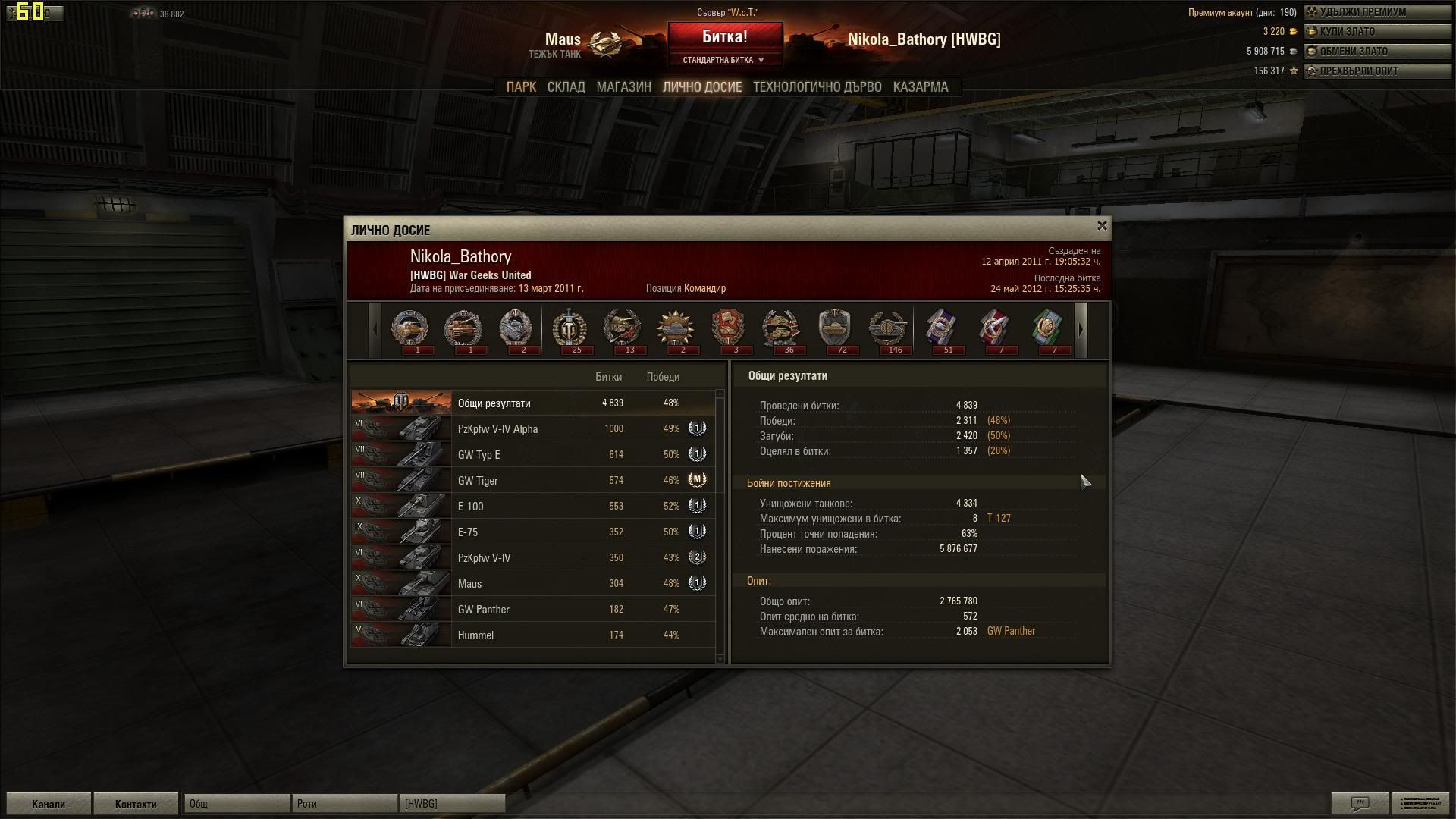Start a battle with the Битка! button
Viewport: 1456px width, 819px height.
coord(724,36)
